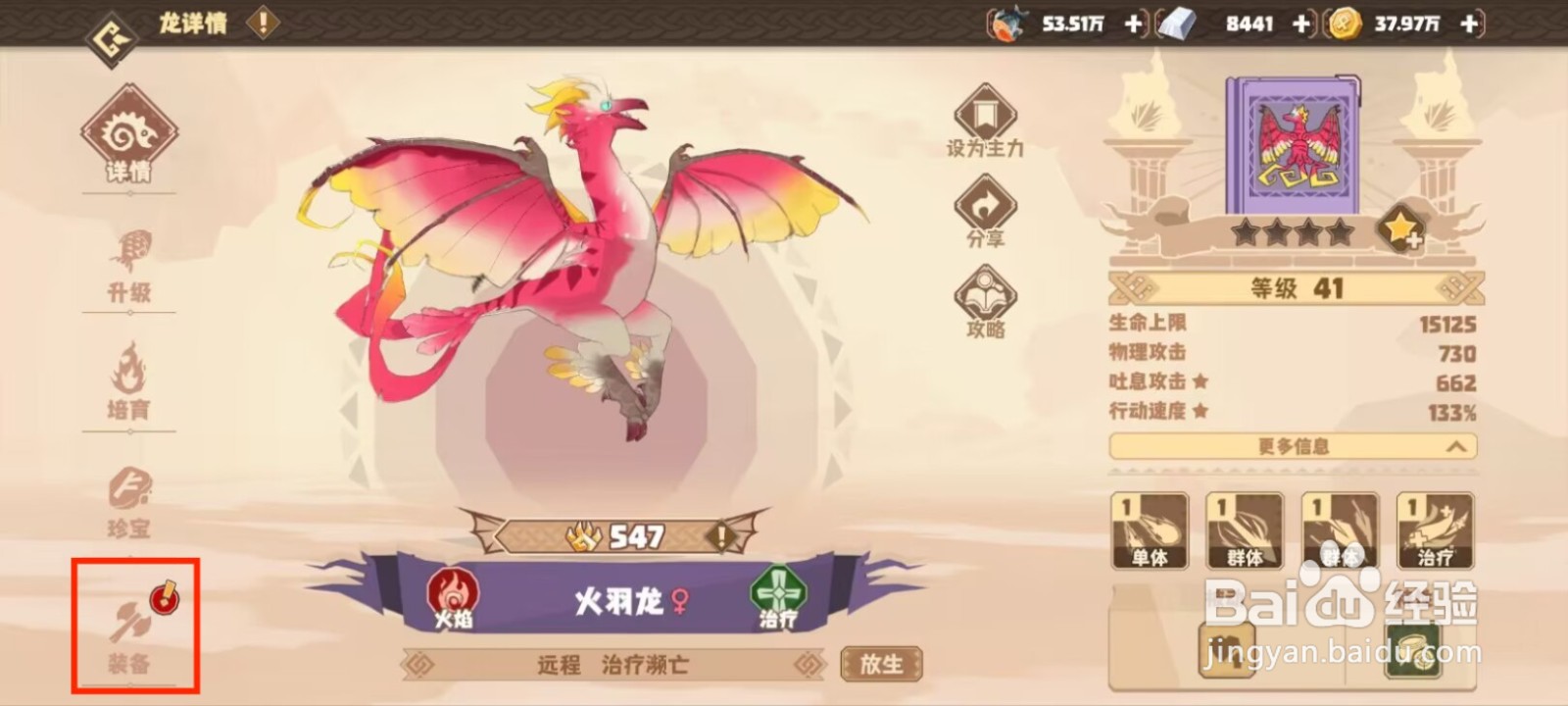1568x706 pixels.
Task: Open the 攻略 guide icon
Action: click(x=984, y=294)
